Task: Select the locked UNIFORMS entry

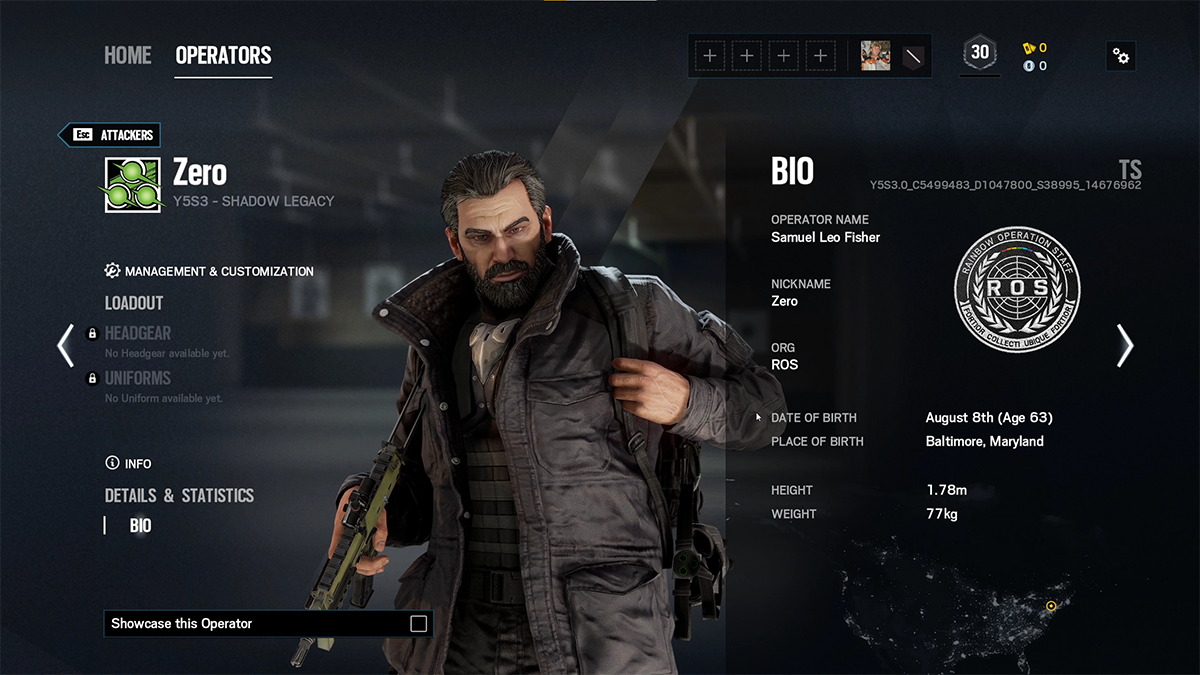Action: [x=138, y=378]
